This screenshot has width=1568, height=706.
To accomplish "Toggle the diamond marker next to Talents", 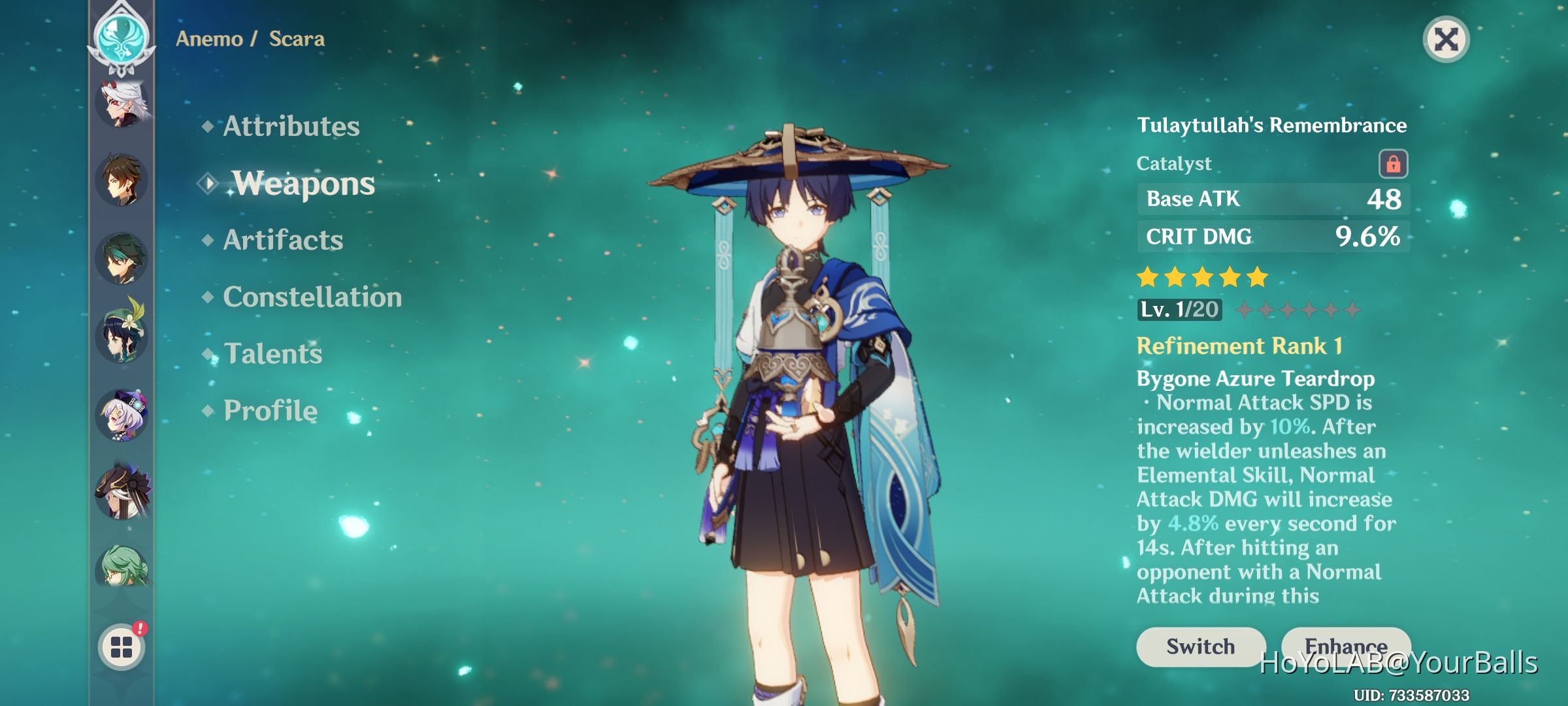I will click(x=208, y=354).
